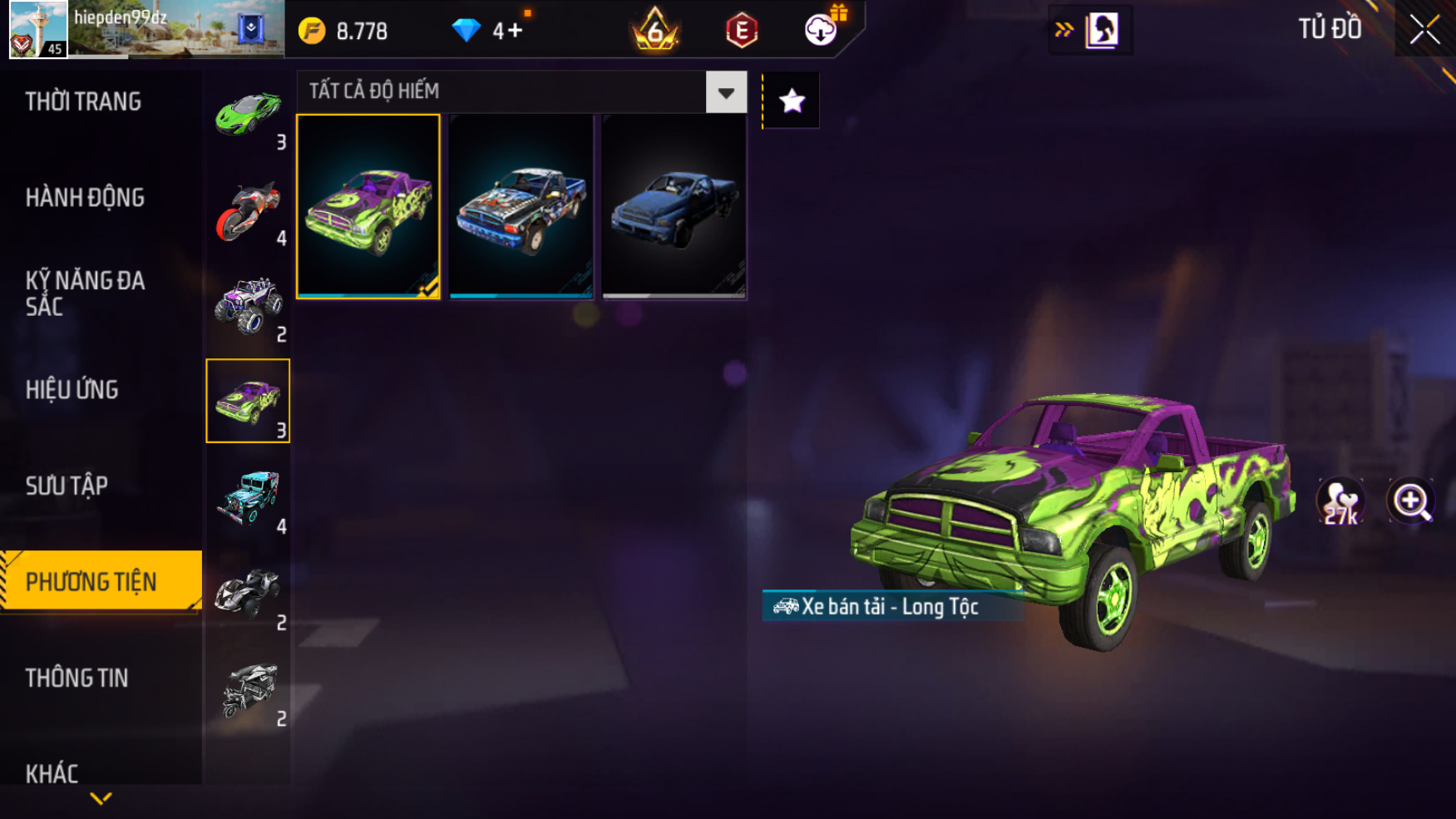Pick the green sports car vehicle type
This screenshot has width=1456, height=819.
pos(248,115)
